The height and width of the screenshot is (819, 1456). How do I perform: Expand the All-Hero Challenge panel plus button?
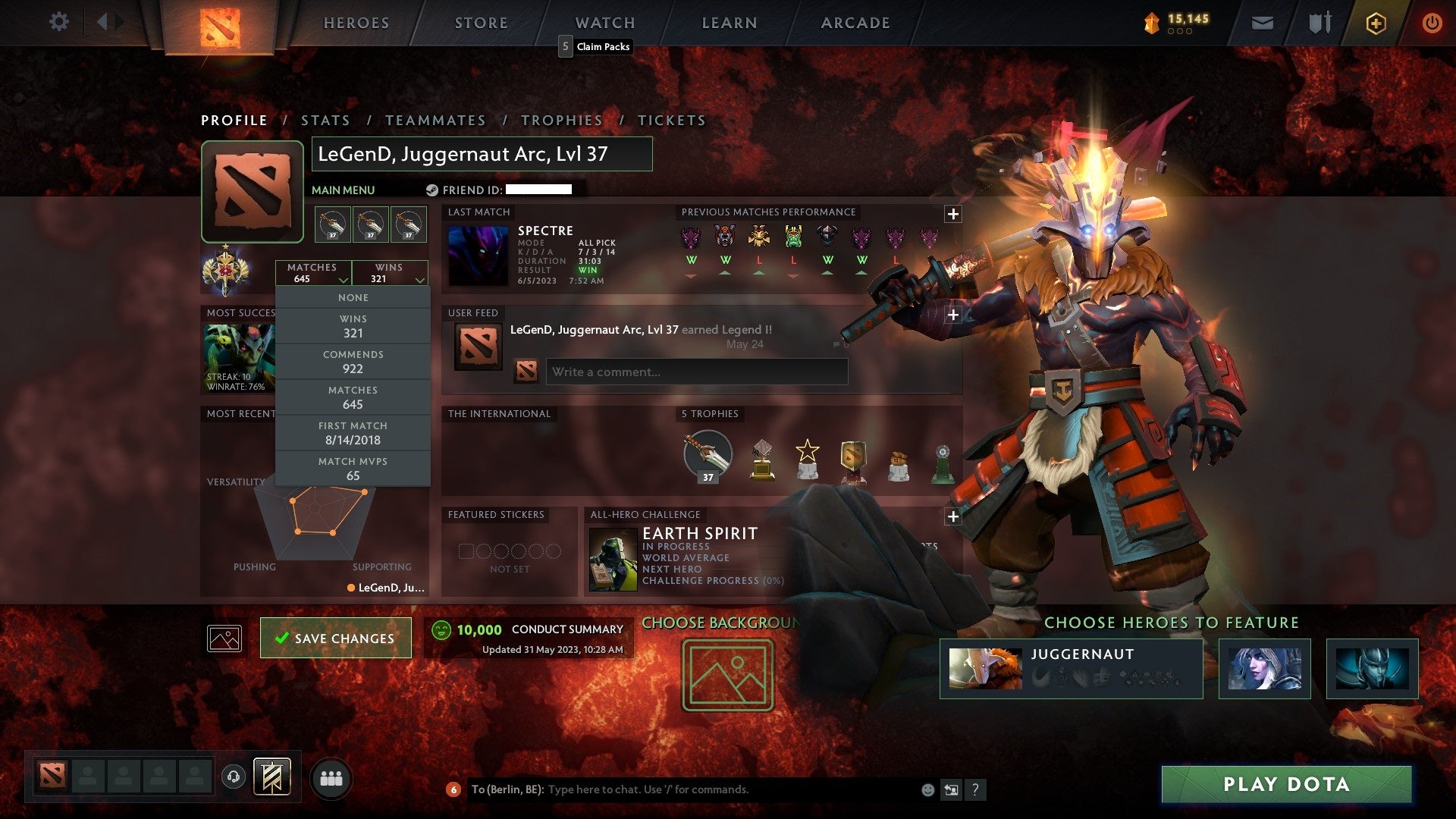[x=953, y=516]
